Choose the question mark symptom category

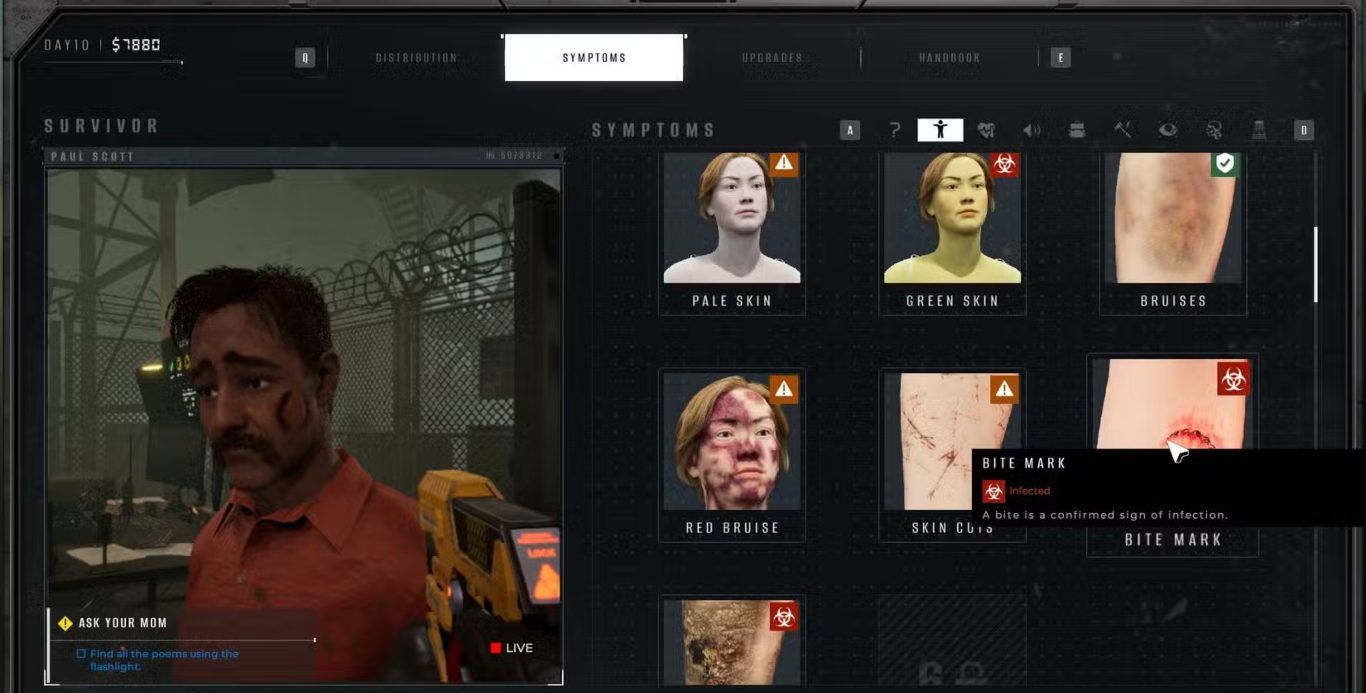pos(895,130)
